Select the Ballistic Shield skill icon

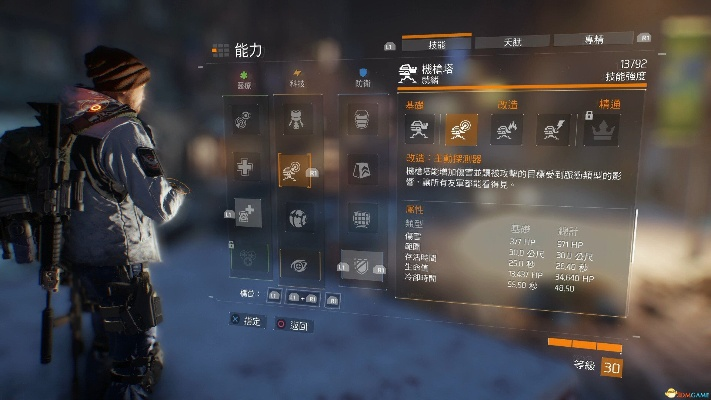point(361,121)
